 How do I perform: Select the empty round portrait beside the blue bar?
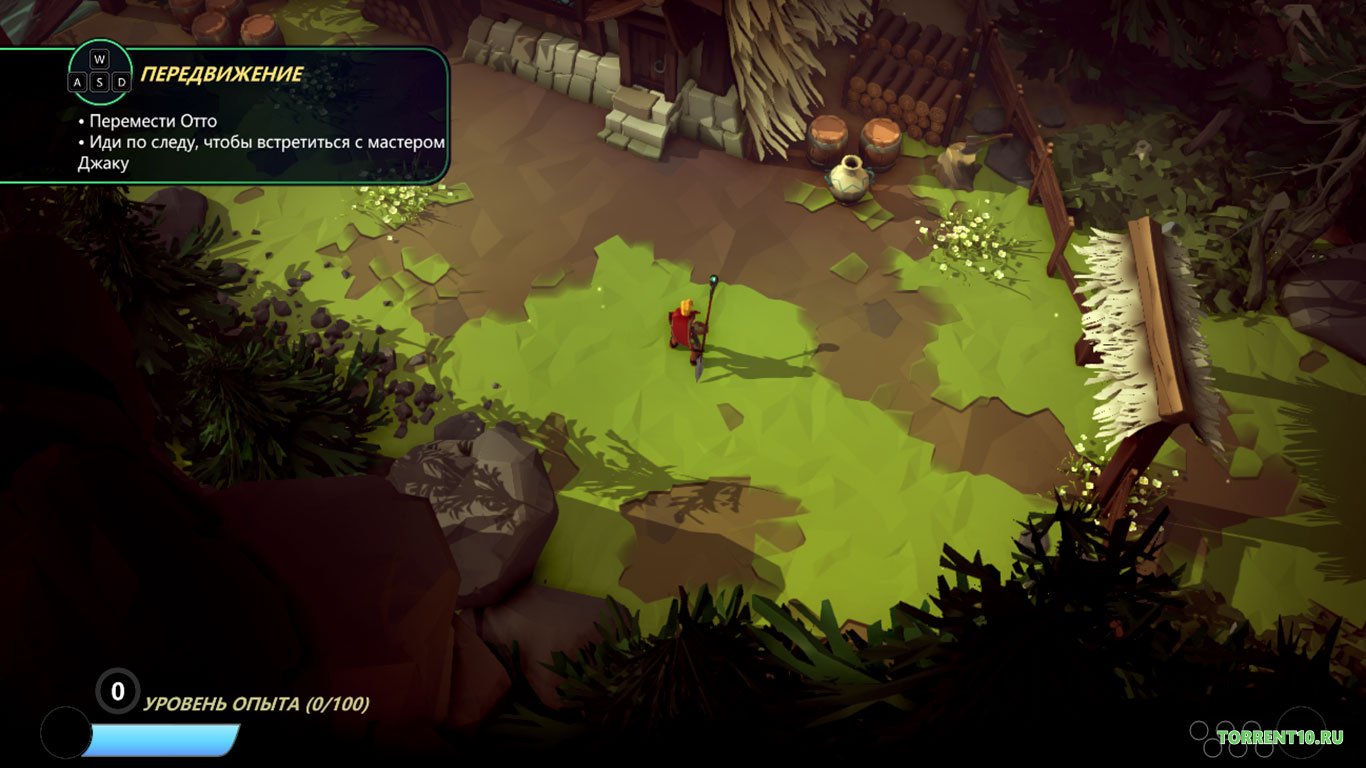pos(66,733)
